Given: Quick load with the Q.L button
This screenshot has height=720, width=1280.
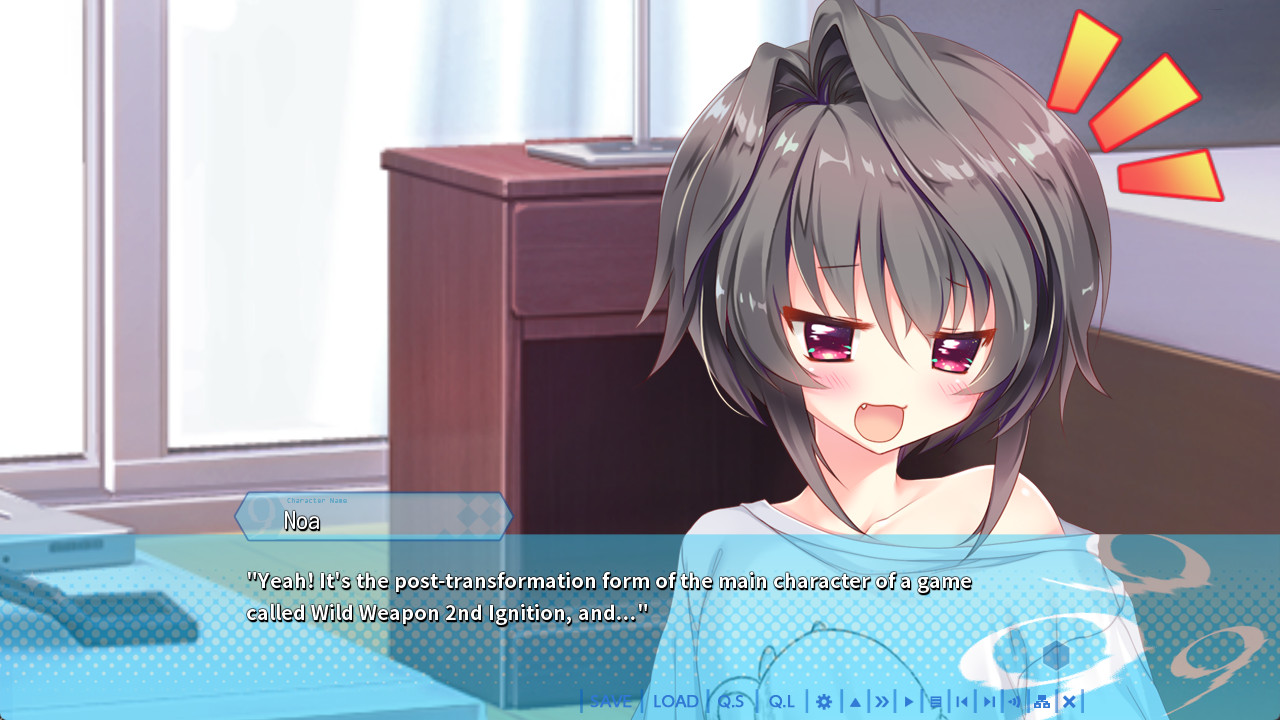Looking at the screenshot, I should point(781,701).
